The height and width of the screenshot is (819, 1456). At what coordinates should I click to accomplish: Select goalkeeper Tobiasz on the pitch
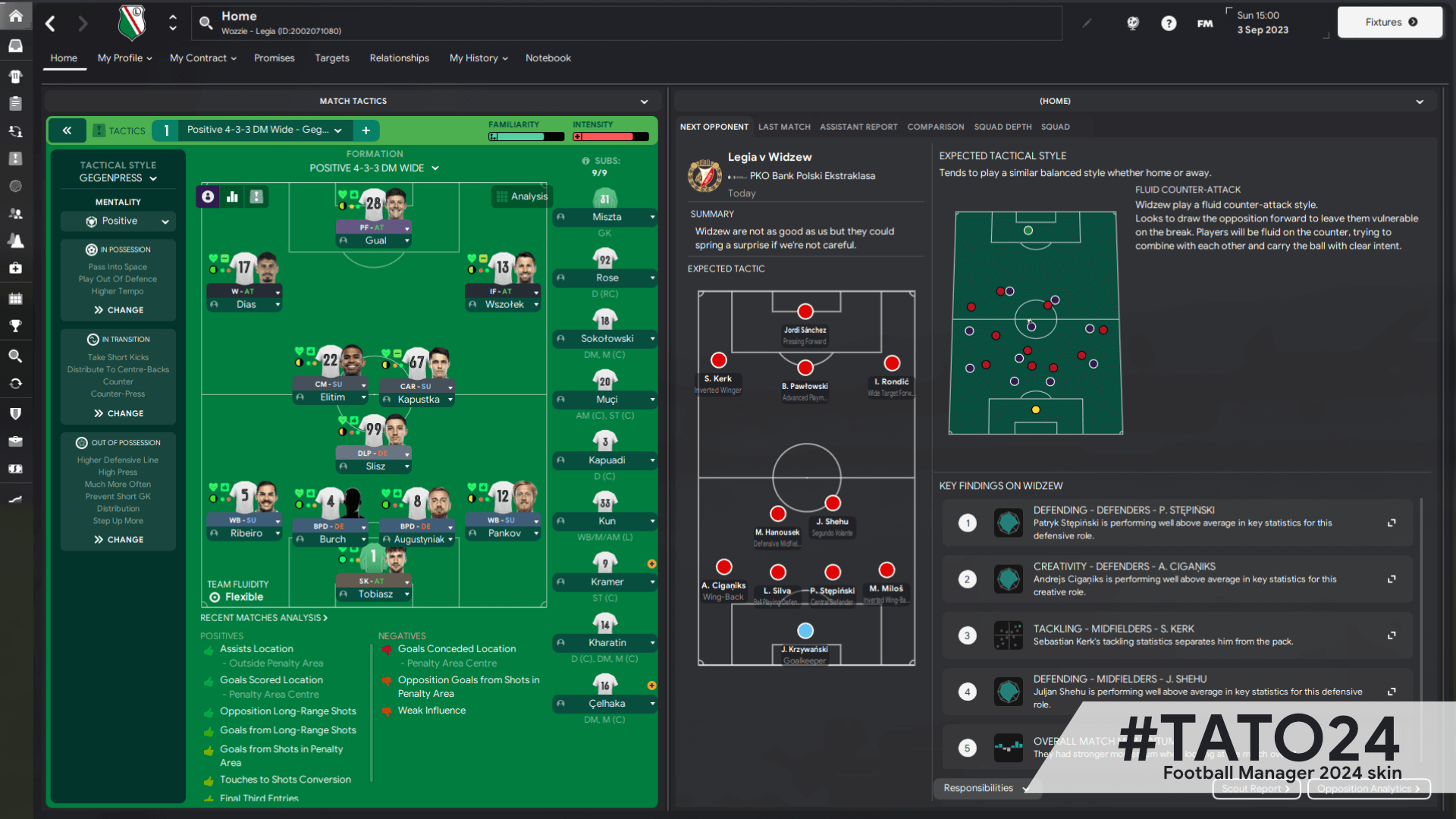click(375, 594)
